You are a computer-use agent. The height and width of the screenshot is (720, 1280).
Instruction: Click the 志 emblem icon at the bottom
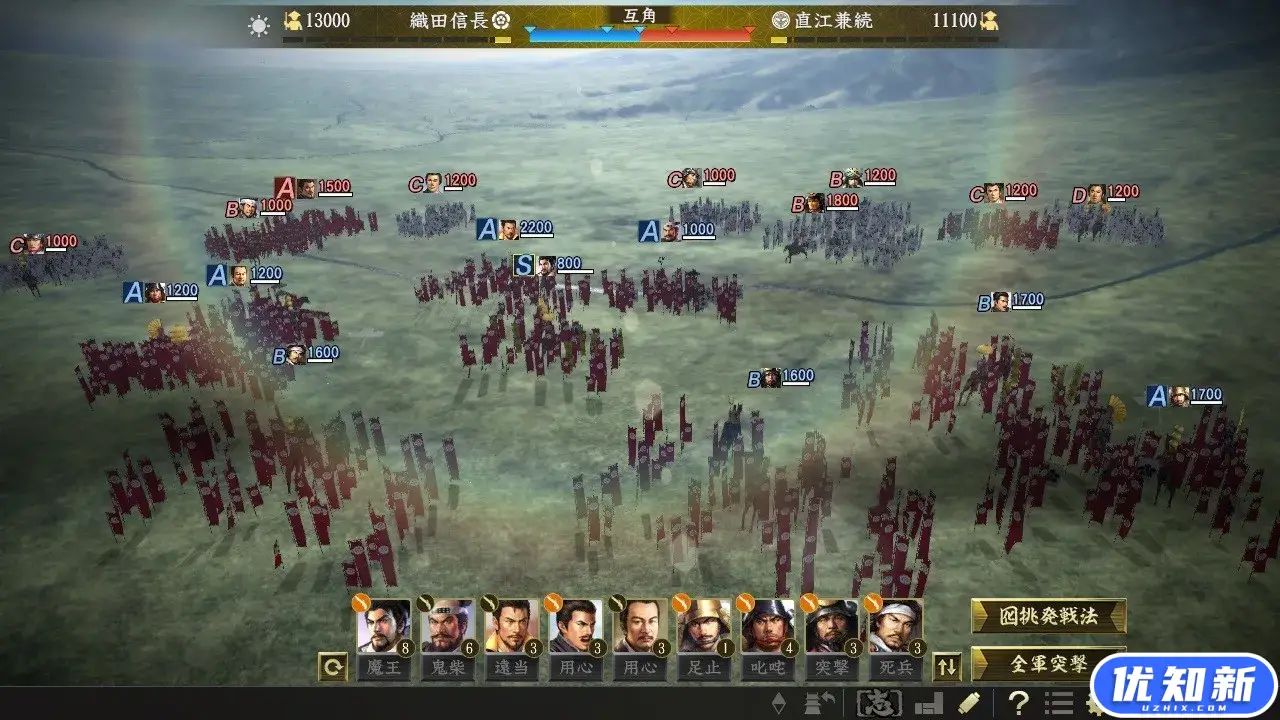(x=883, y=701)
